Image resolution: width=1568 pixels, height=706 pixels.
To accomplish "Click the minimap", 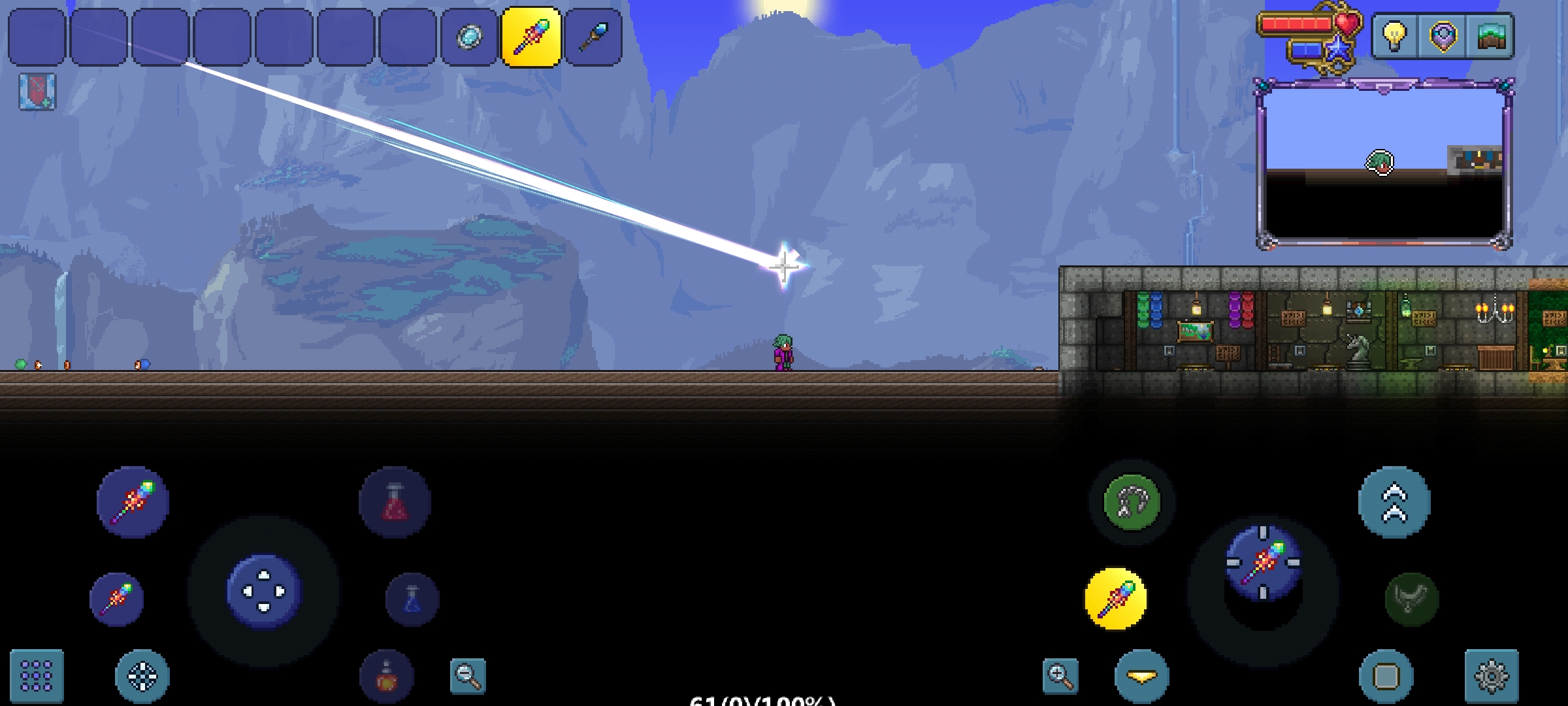I will pos(1384,163).
